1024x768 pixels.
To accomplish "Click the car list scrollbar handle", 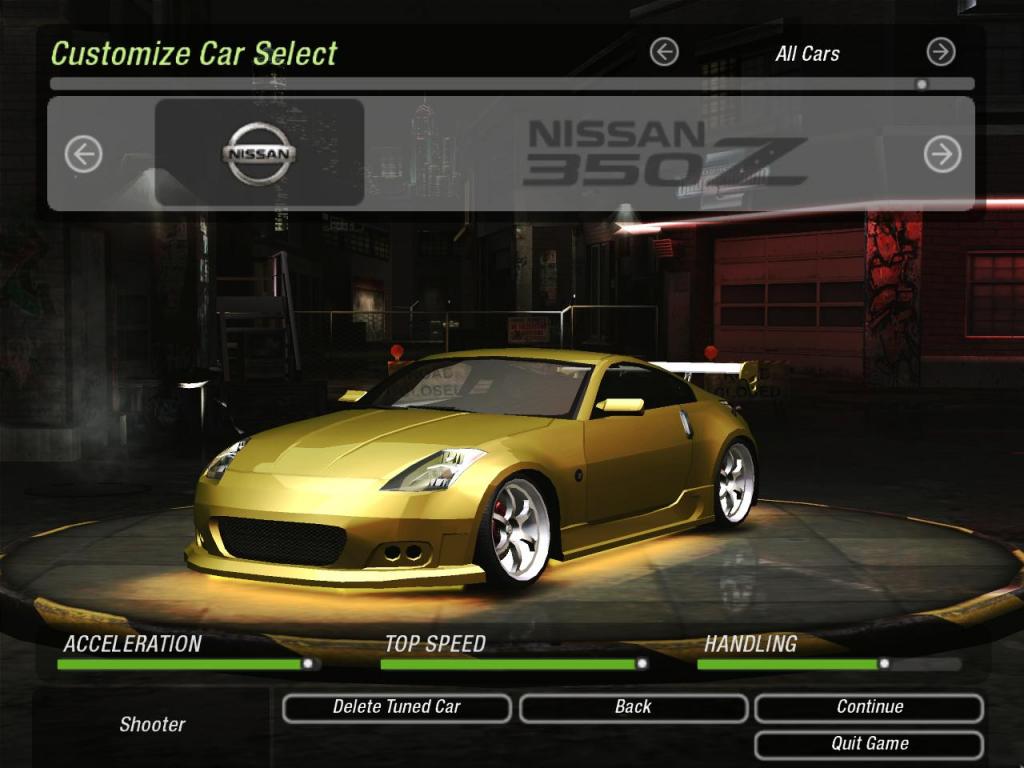I will (921, 84).
